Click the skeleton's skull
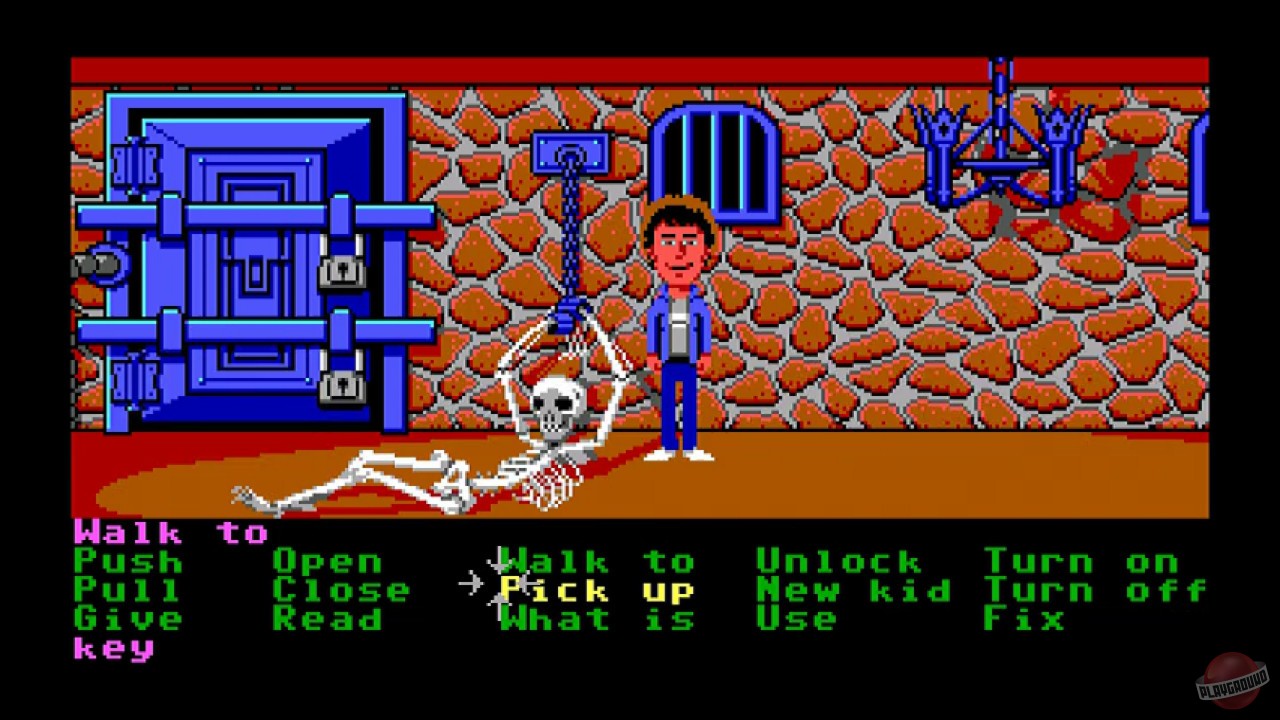 pos(556,404)
